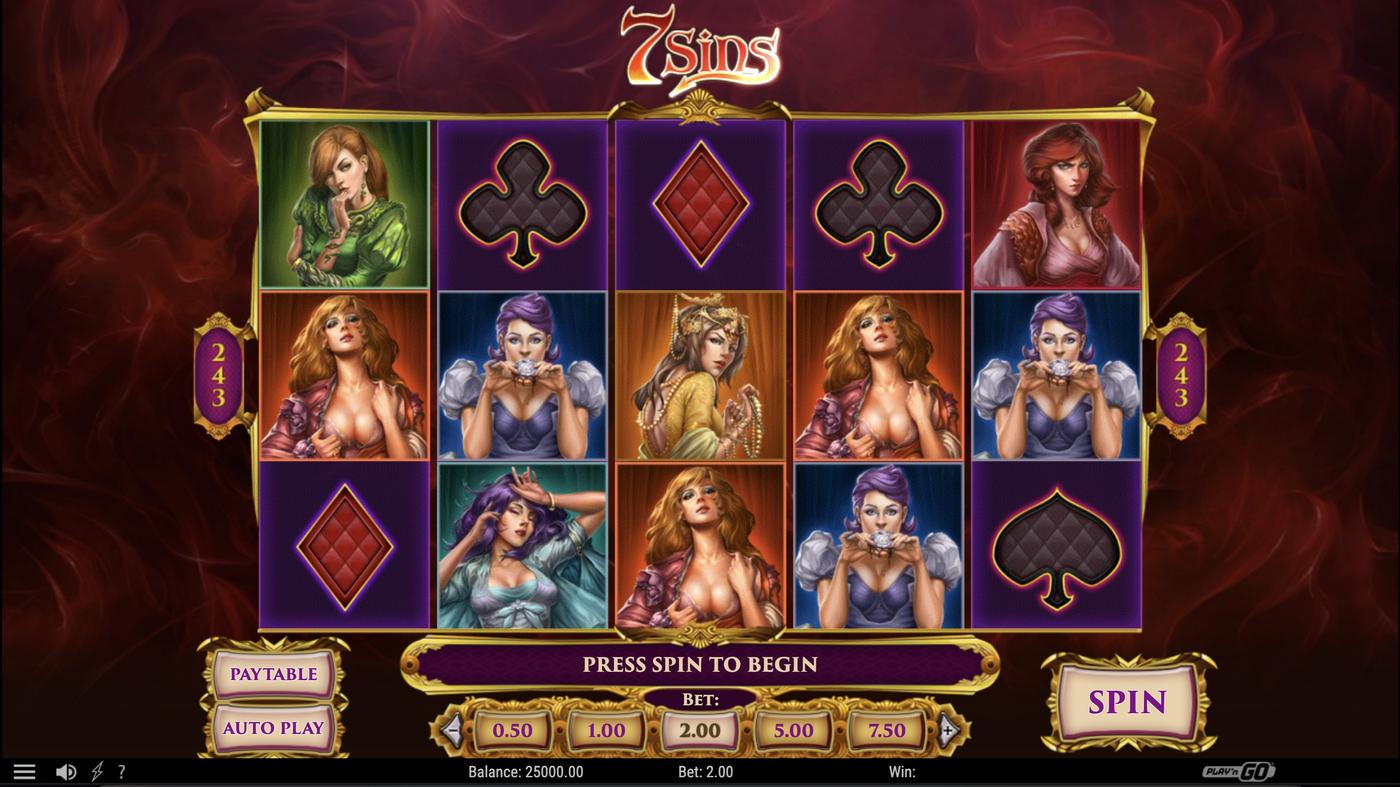Viewport: 1400px width, 787px height.
Task: Open the game menu via hamburger icon
Action: pyautogui.click(x=22, y=770)
